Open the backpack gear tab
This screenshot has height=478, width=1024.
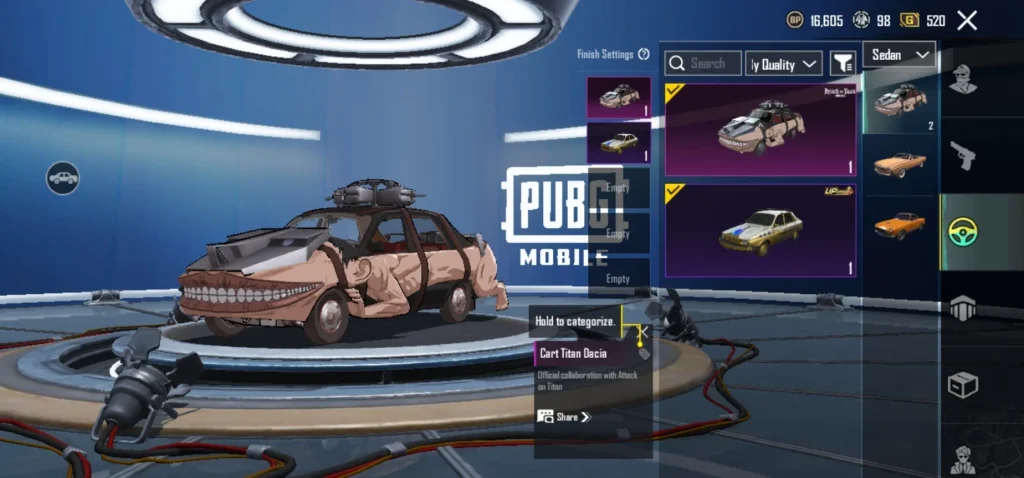(962, 307)
